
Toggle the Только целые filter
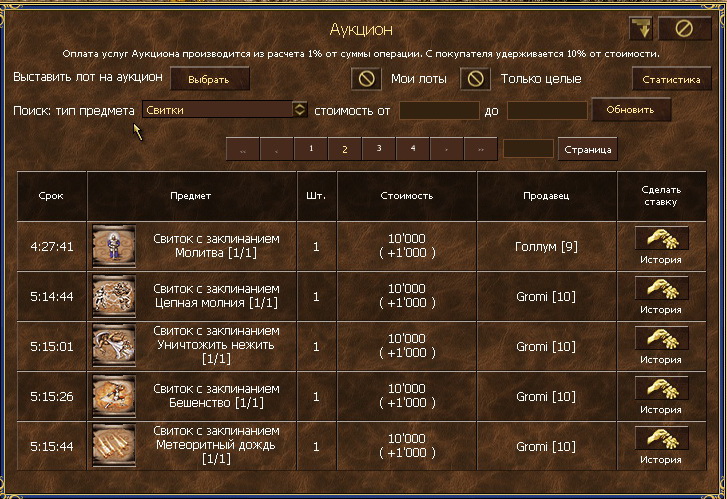(x=476, y=79)
